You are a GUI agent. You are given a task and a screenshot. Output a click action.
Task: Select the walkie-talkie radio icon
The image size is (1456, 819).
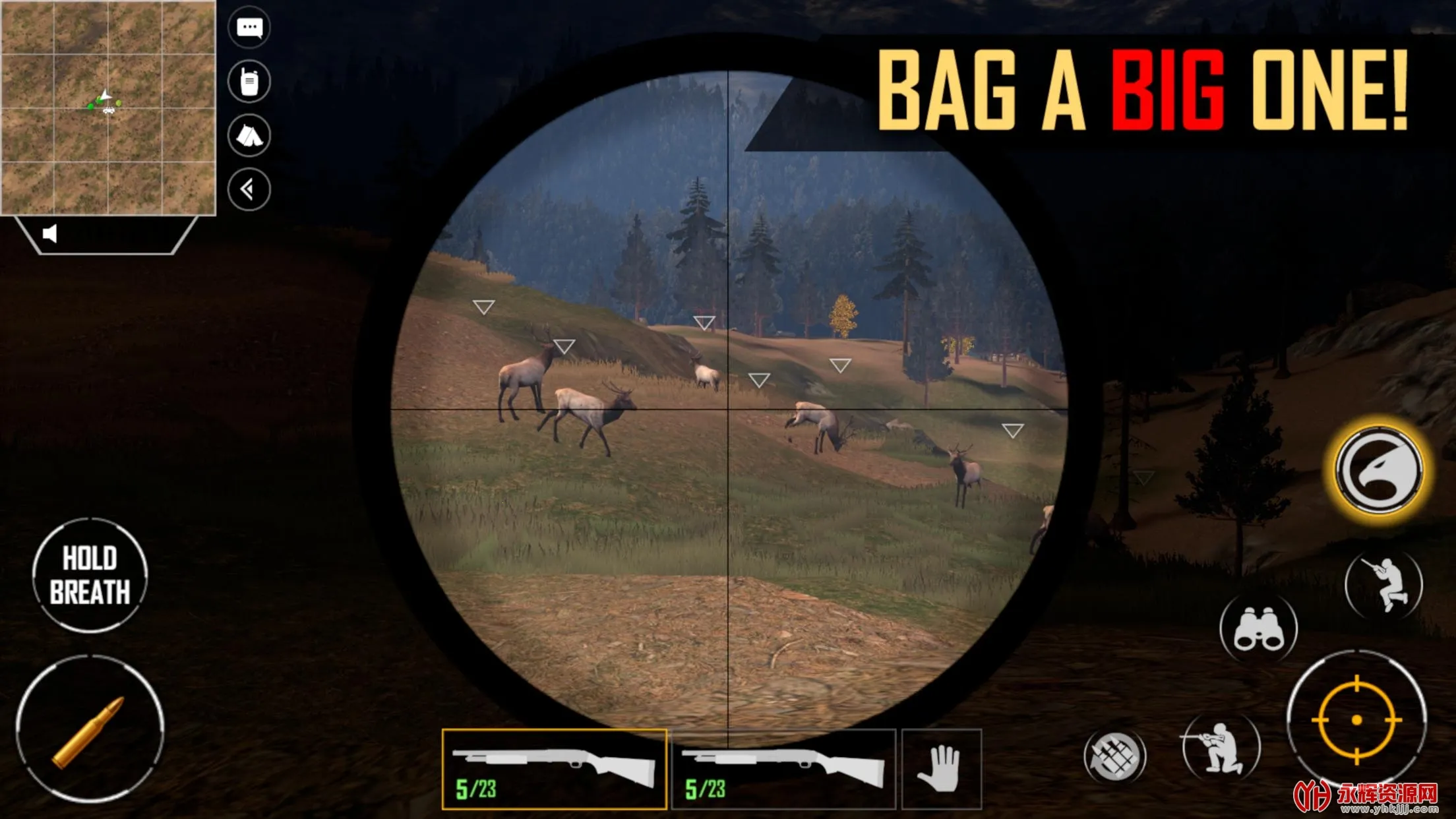click(x=251, y=80)
